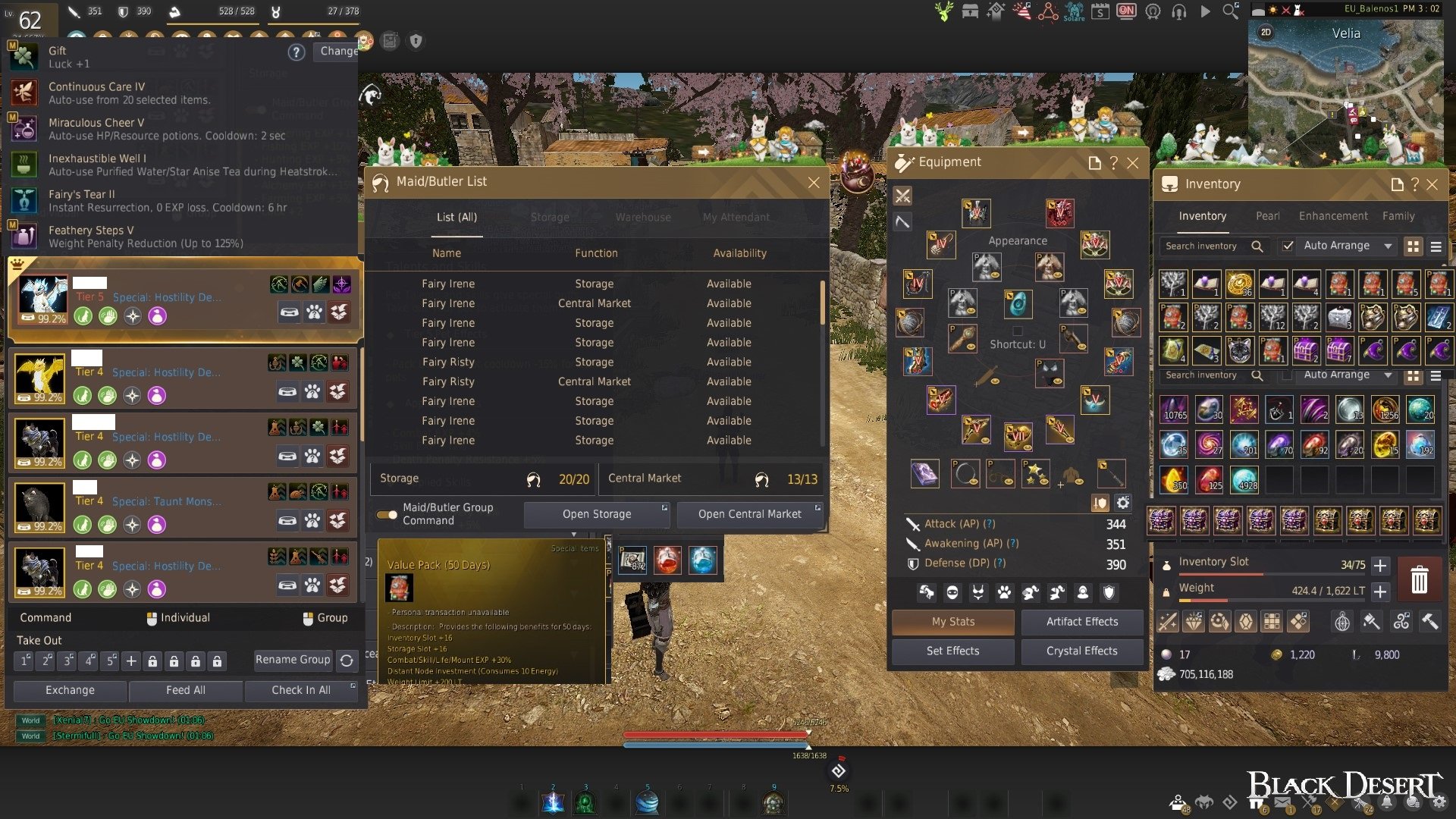View Artifact Effects
This screenshot has height=819, width=1456.
[x=1082, y=622]
